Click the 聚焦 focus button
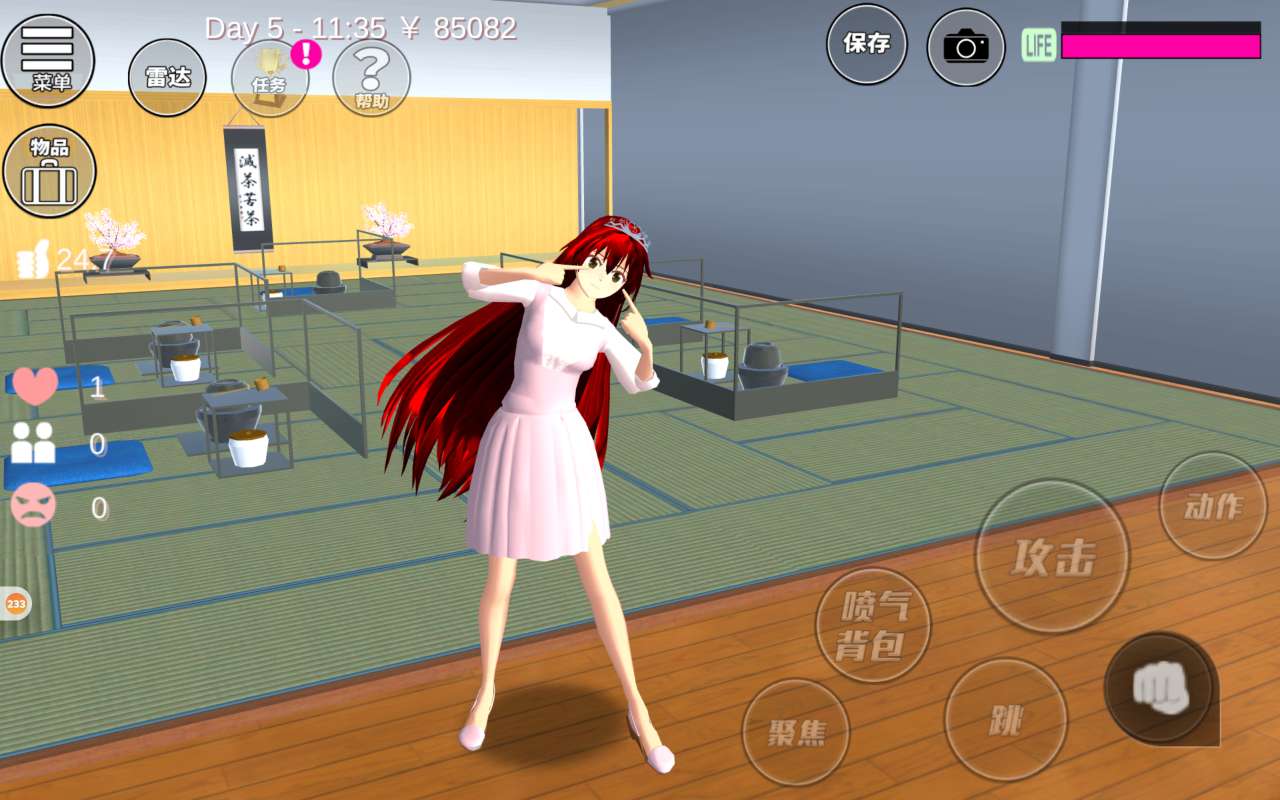Image resolution: width=1280 pixels, height=800 pixels. (x=796, y=732)
